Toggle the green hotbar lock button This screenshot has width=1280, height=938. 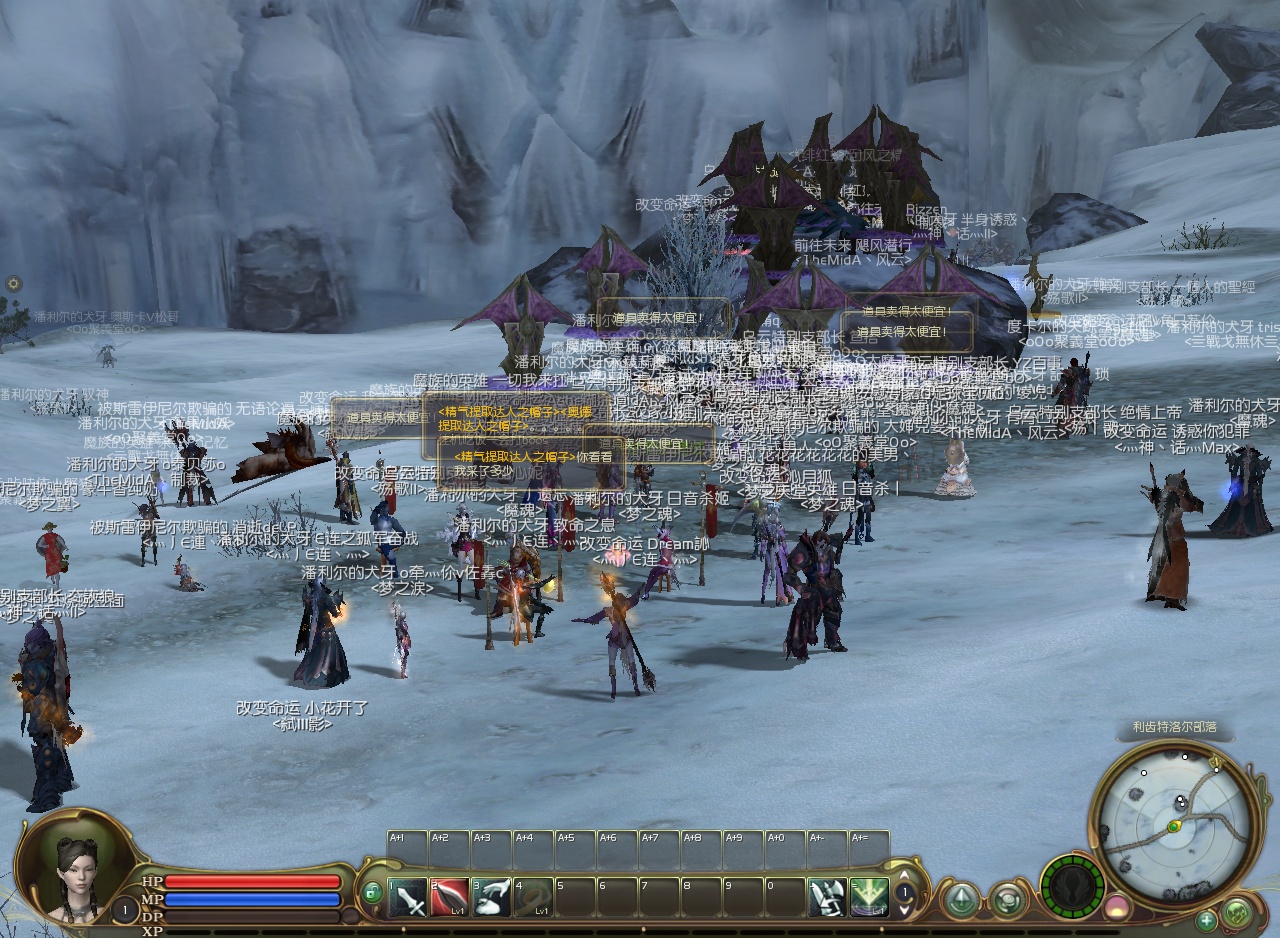pos(373,892)
